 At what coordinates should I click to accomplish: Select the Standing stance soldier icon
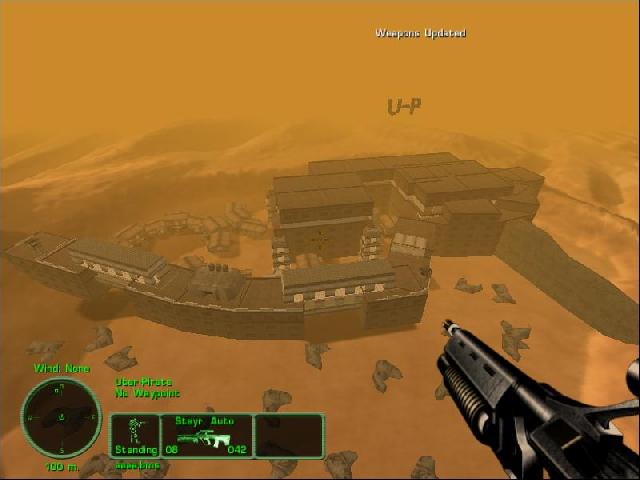tap(133, 431)
